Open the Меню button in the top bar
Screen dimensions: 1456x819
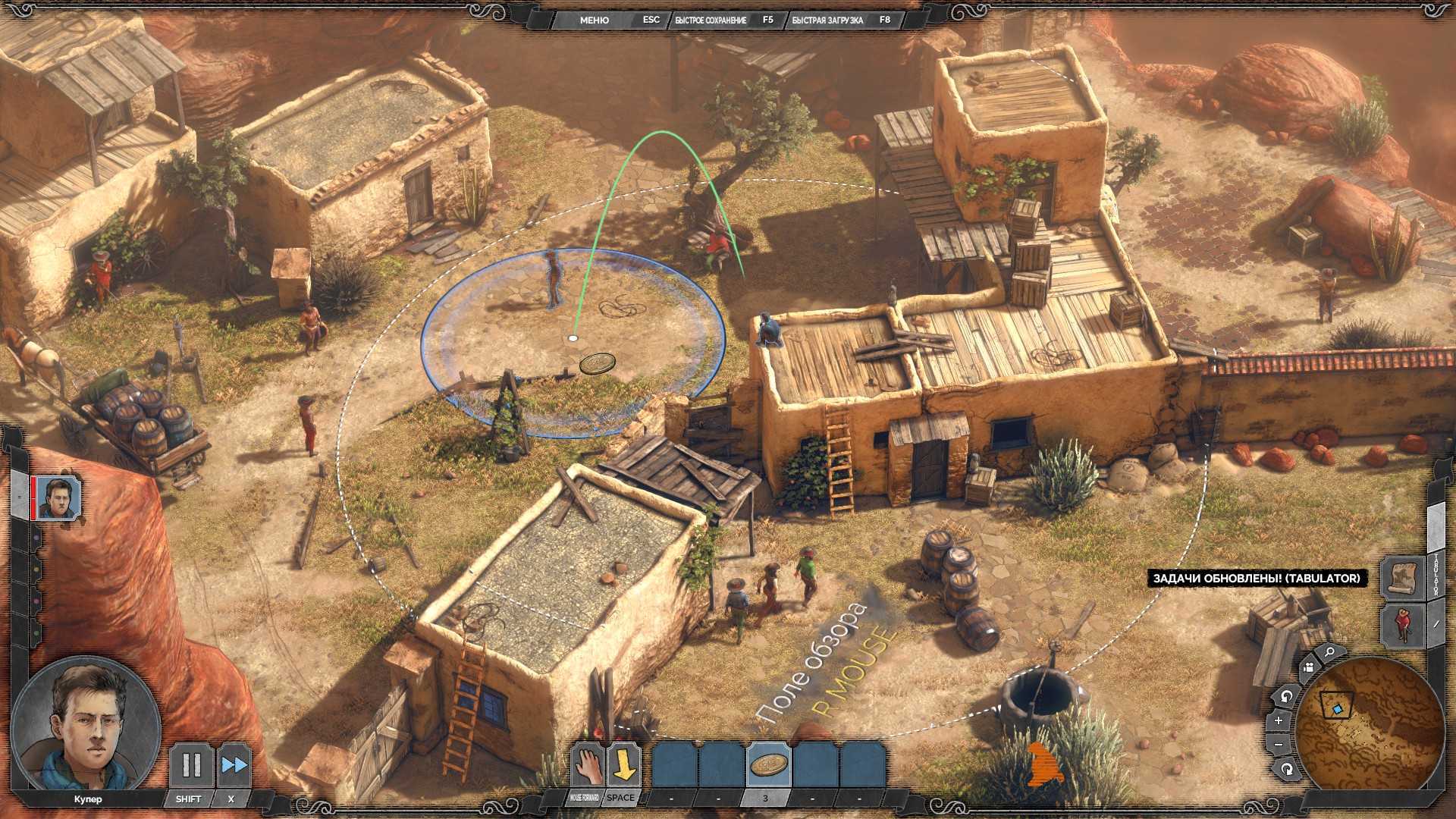[594, 20]
